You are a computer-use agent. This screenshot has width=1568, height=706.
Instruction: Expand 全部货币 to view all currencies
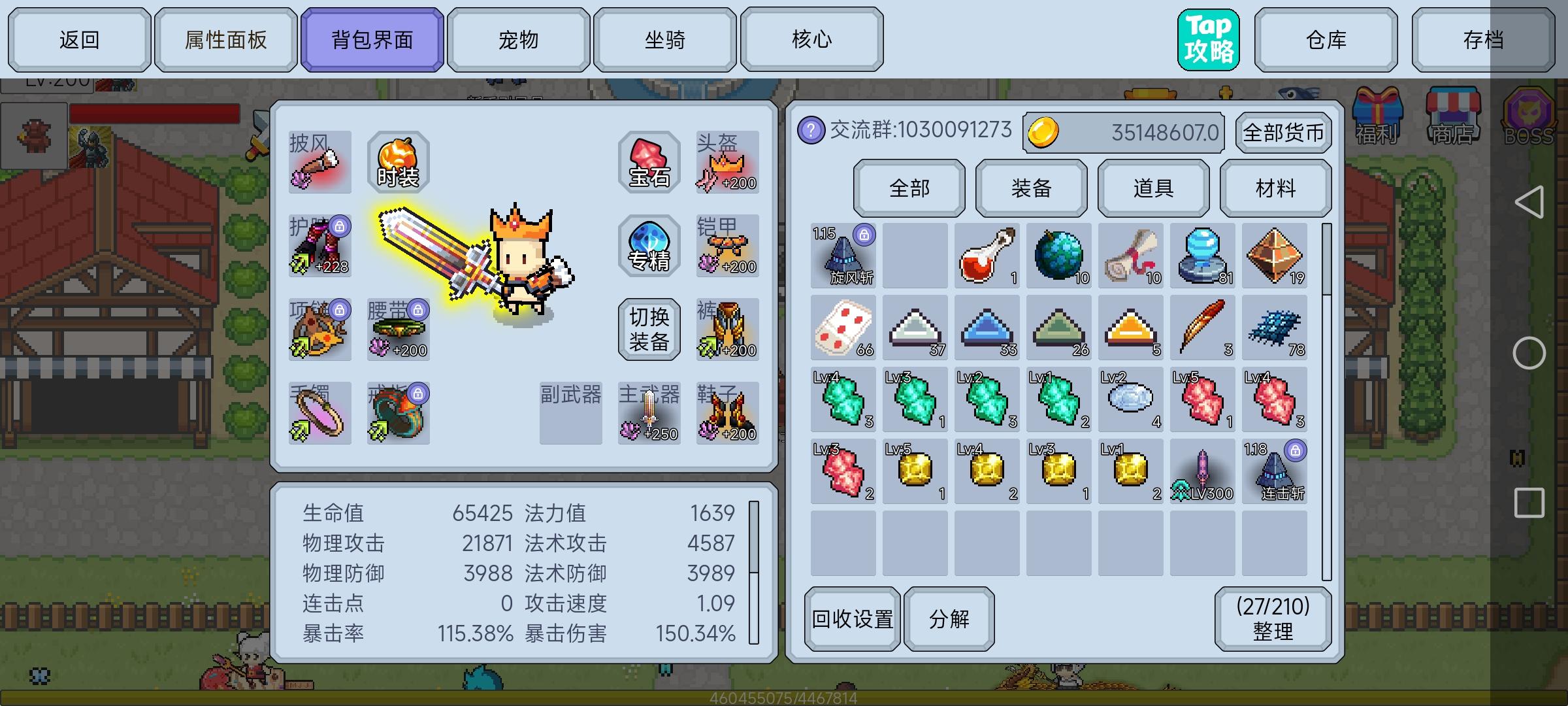[x=1282, y=133]
